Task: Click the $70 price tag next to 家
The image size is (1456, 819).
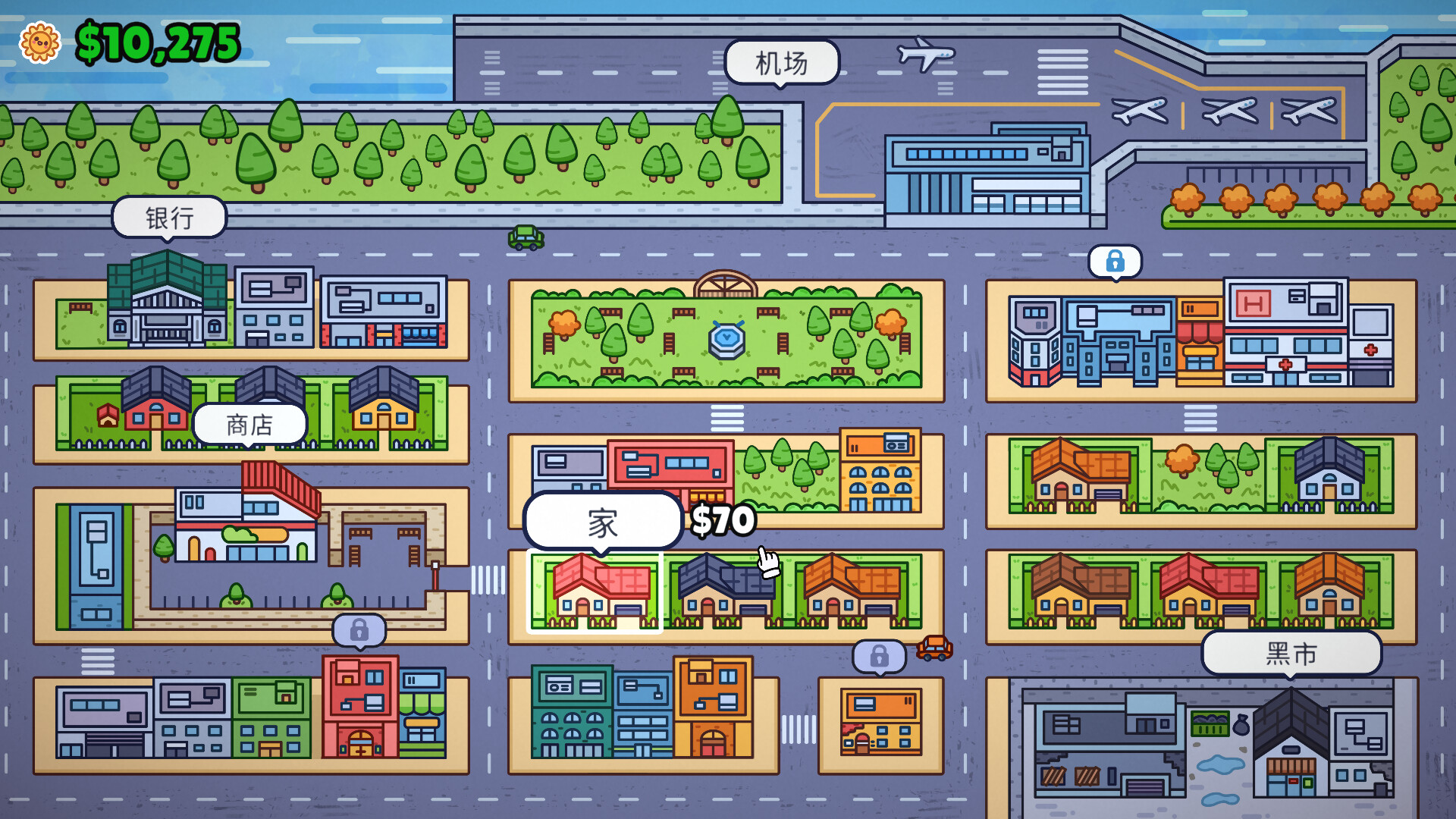Action: click(723, 520)
